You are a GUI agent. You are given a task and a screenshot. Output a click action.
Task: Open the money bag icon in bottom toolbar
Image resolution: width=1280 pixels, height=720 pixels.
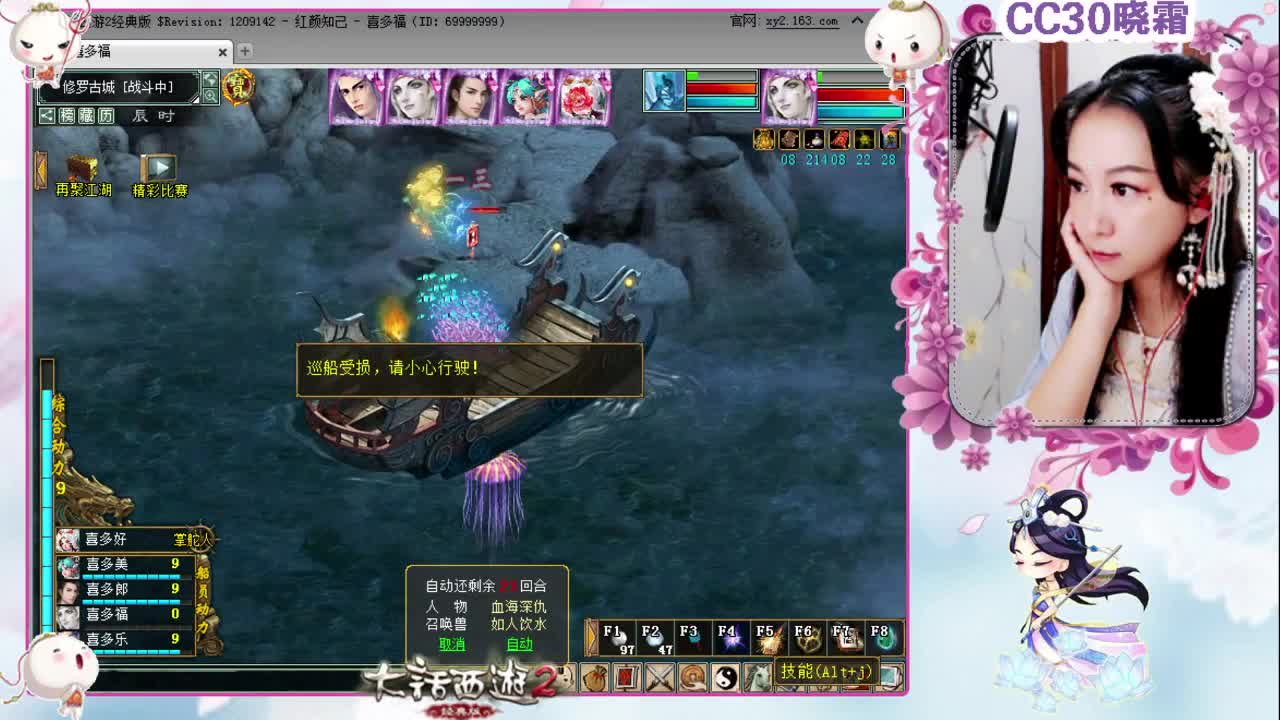pyautogui.click(x=593, y=677)
